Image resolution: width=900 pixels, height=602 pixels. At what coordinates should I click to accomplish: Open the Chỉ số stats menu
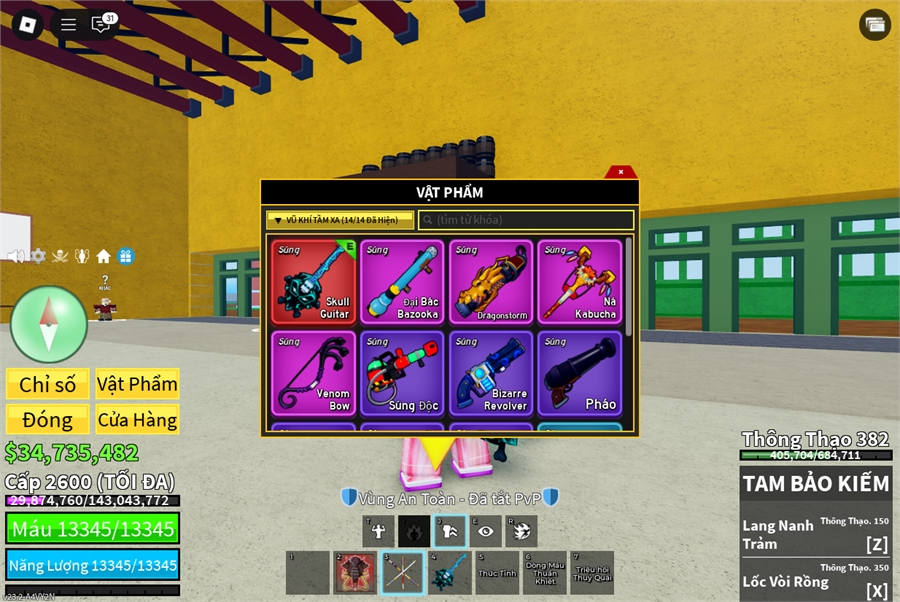[x=48, y=384]
